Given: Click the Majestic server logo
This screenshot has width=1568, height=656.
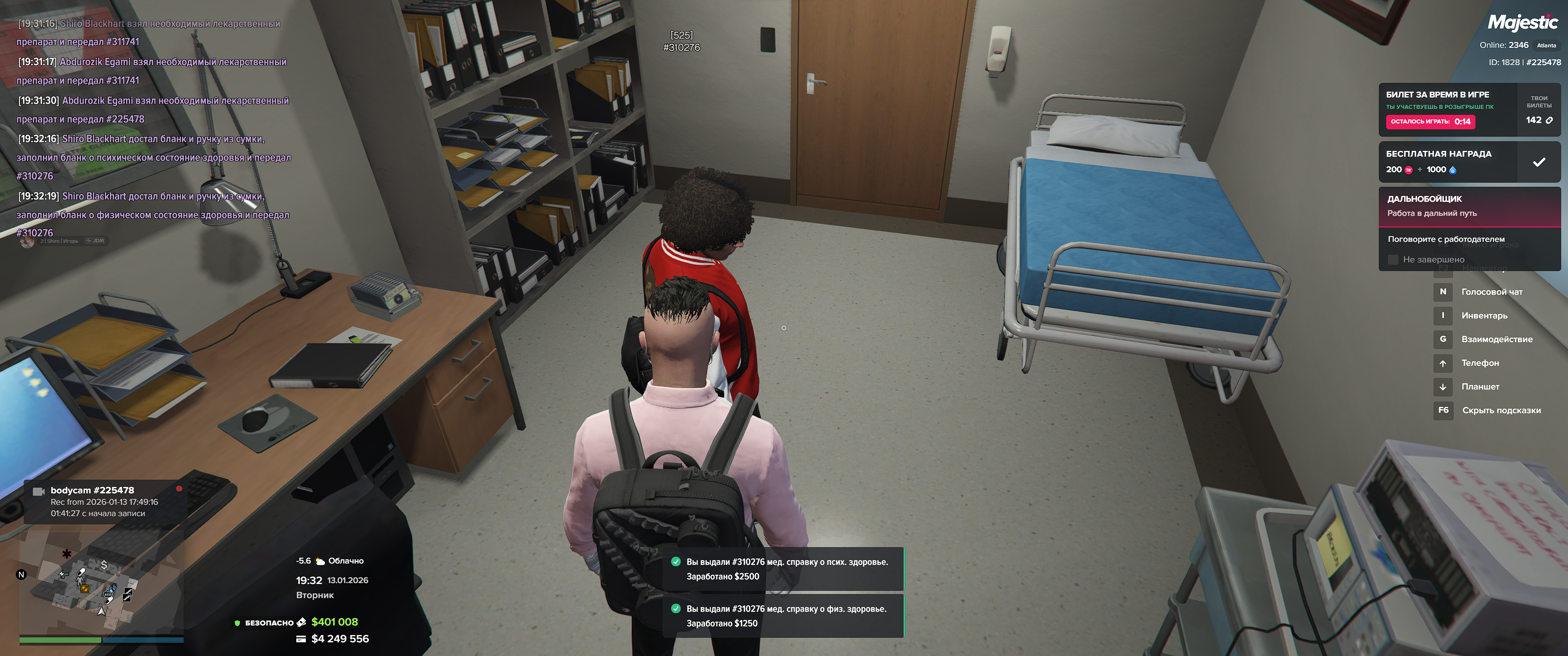Looking at the screenshot, I should 1522,23.
